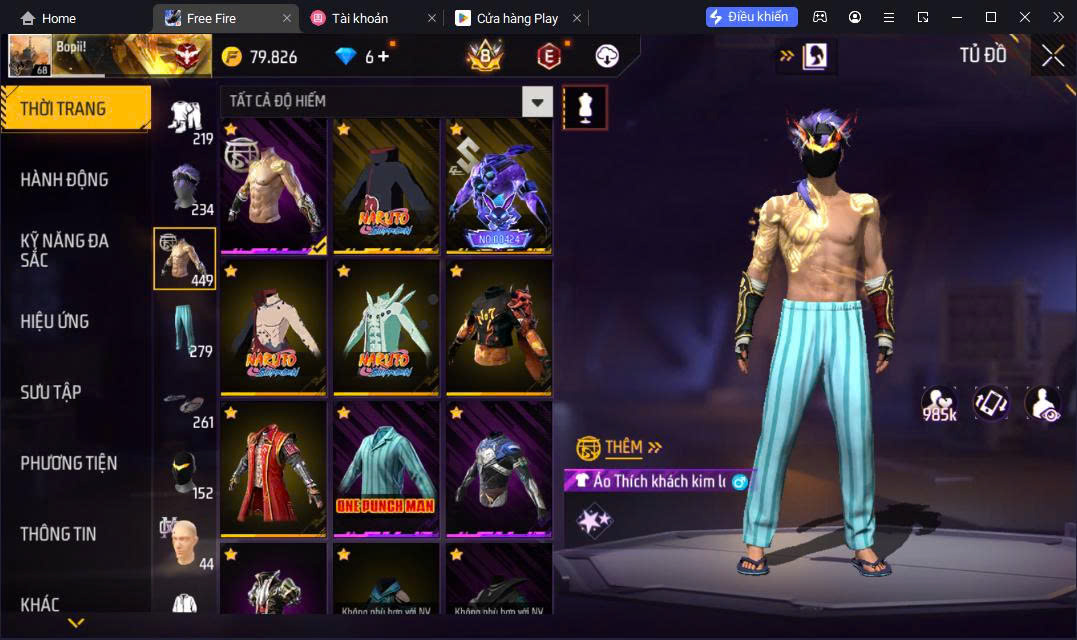Equip the red coat outfit tile

coord(273,468)
